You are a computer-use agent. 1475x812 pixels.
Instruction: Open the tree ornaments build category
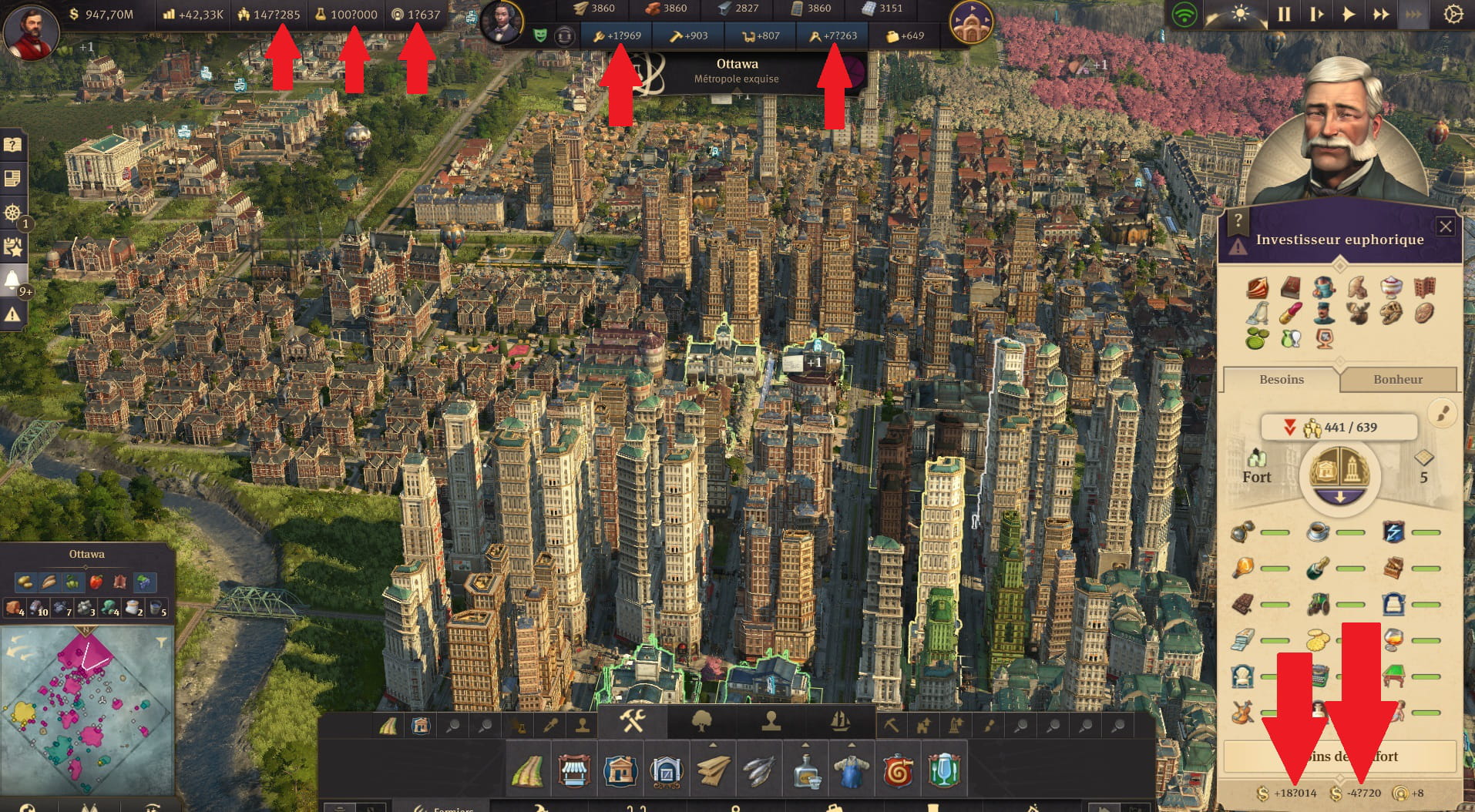point(701,723)
